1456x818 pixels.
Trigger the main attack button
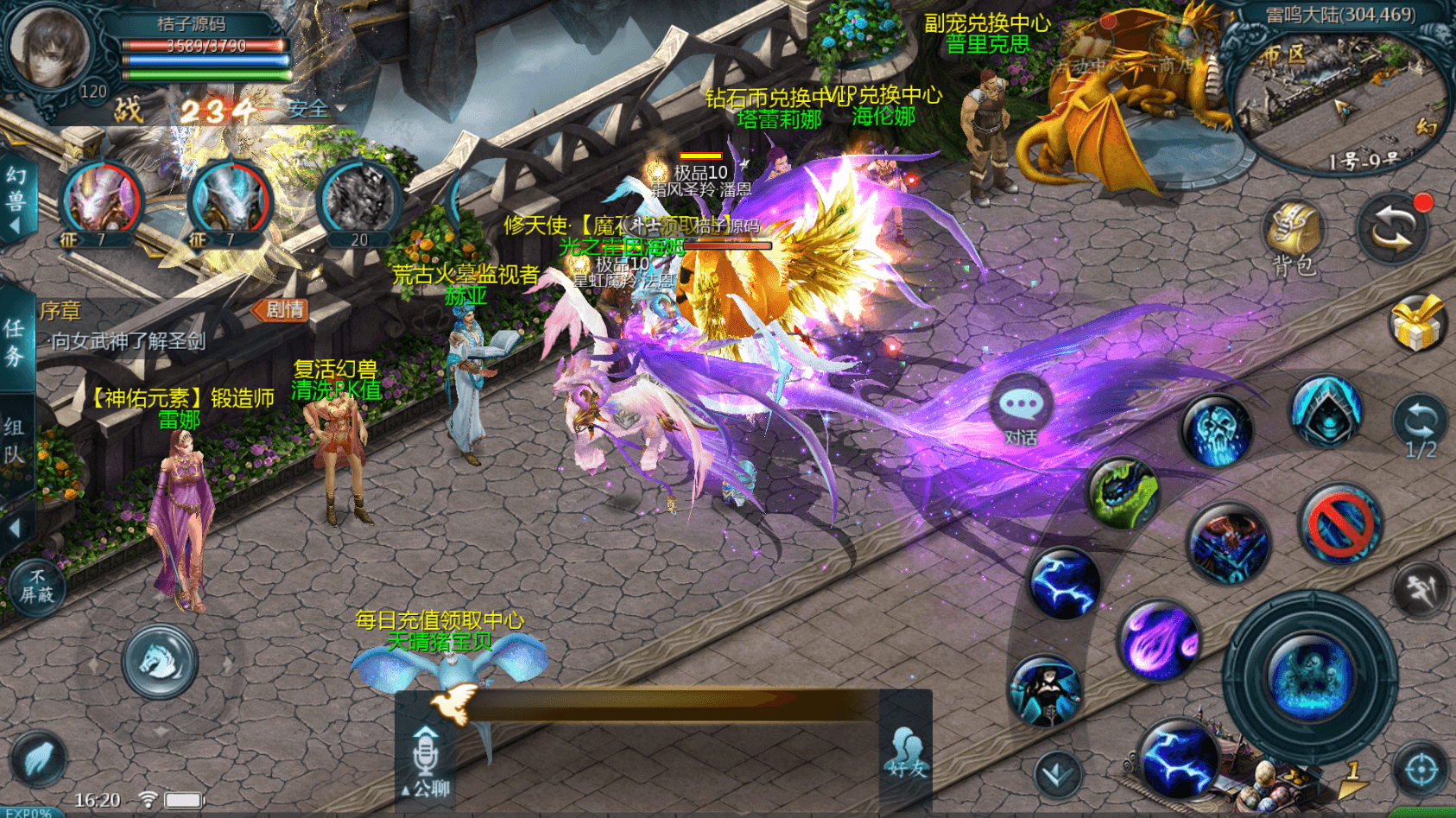[x=1309, y=675]
